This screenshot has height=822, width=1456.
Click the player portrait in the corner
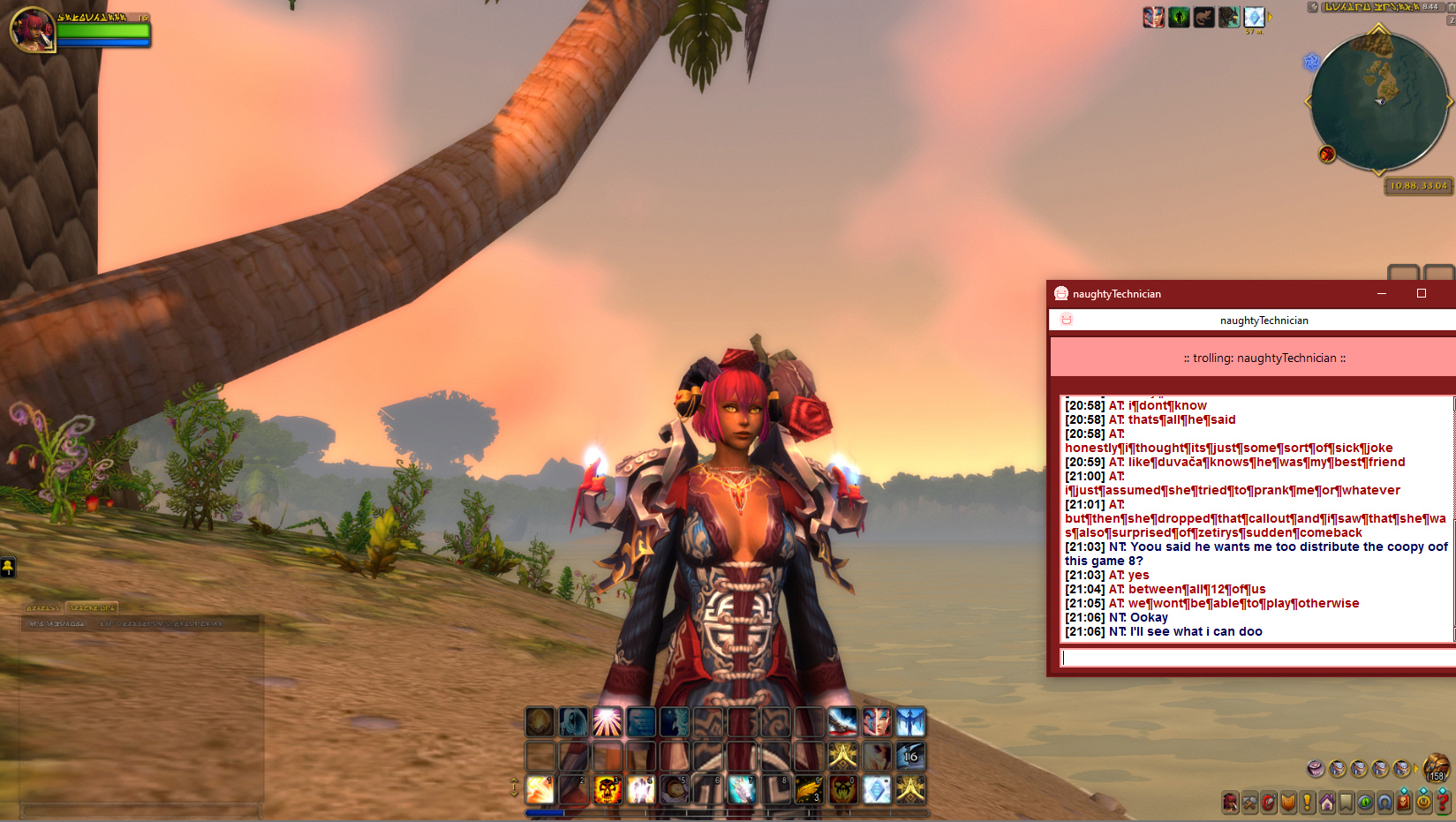click(x=32, y=29)
